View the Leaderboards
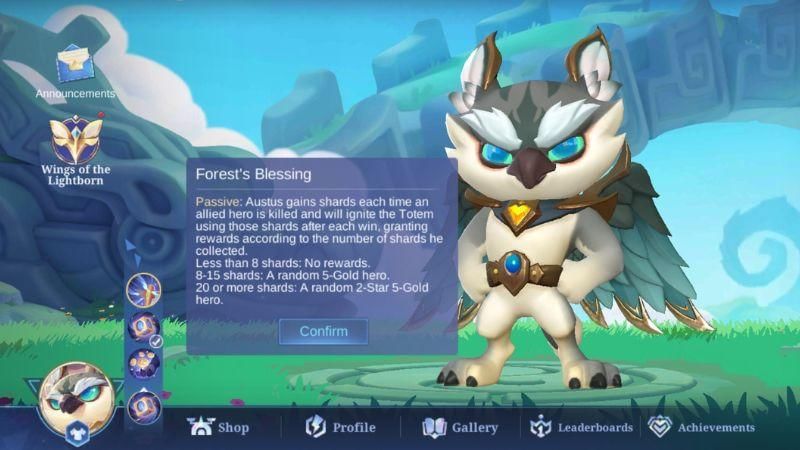 tap(581, 427)
